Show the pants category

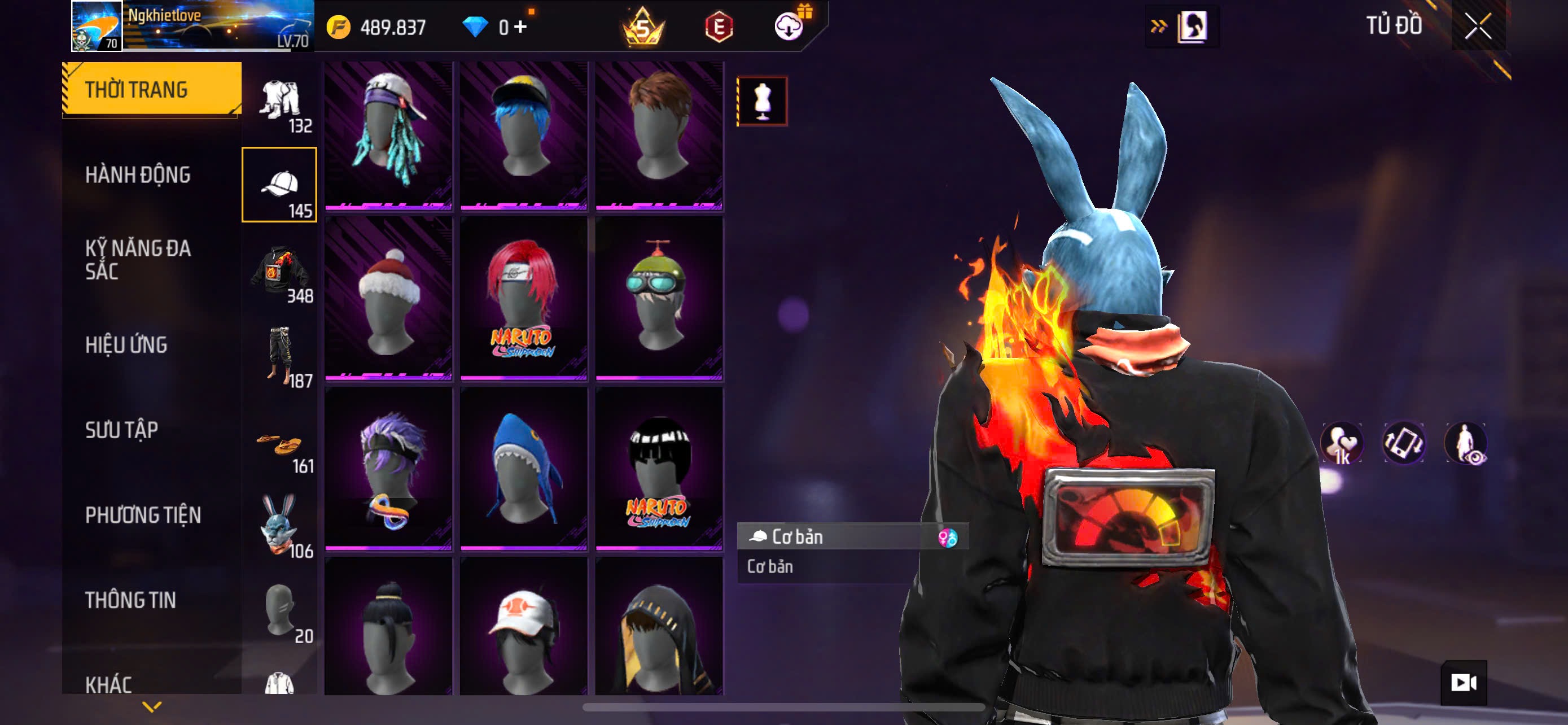[x=279, y=356]
